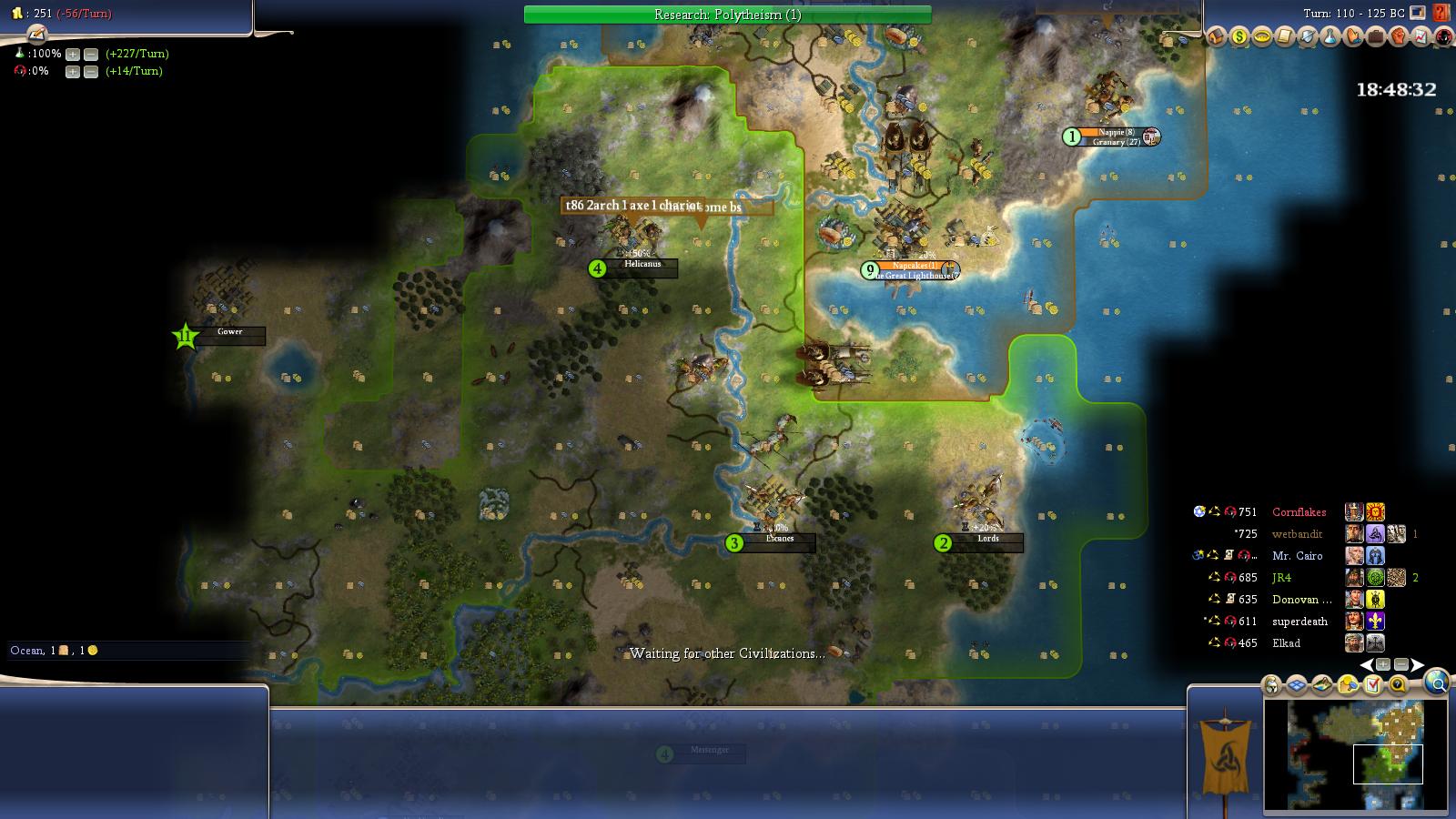Expand the minimap with the right arrow

(1418, 664)
